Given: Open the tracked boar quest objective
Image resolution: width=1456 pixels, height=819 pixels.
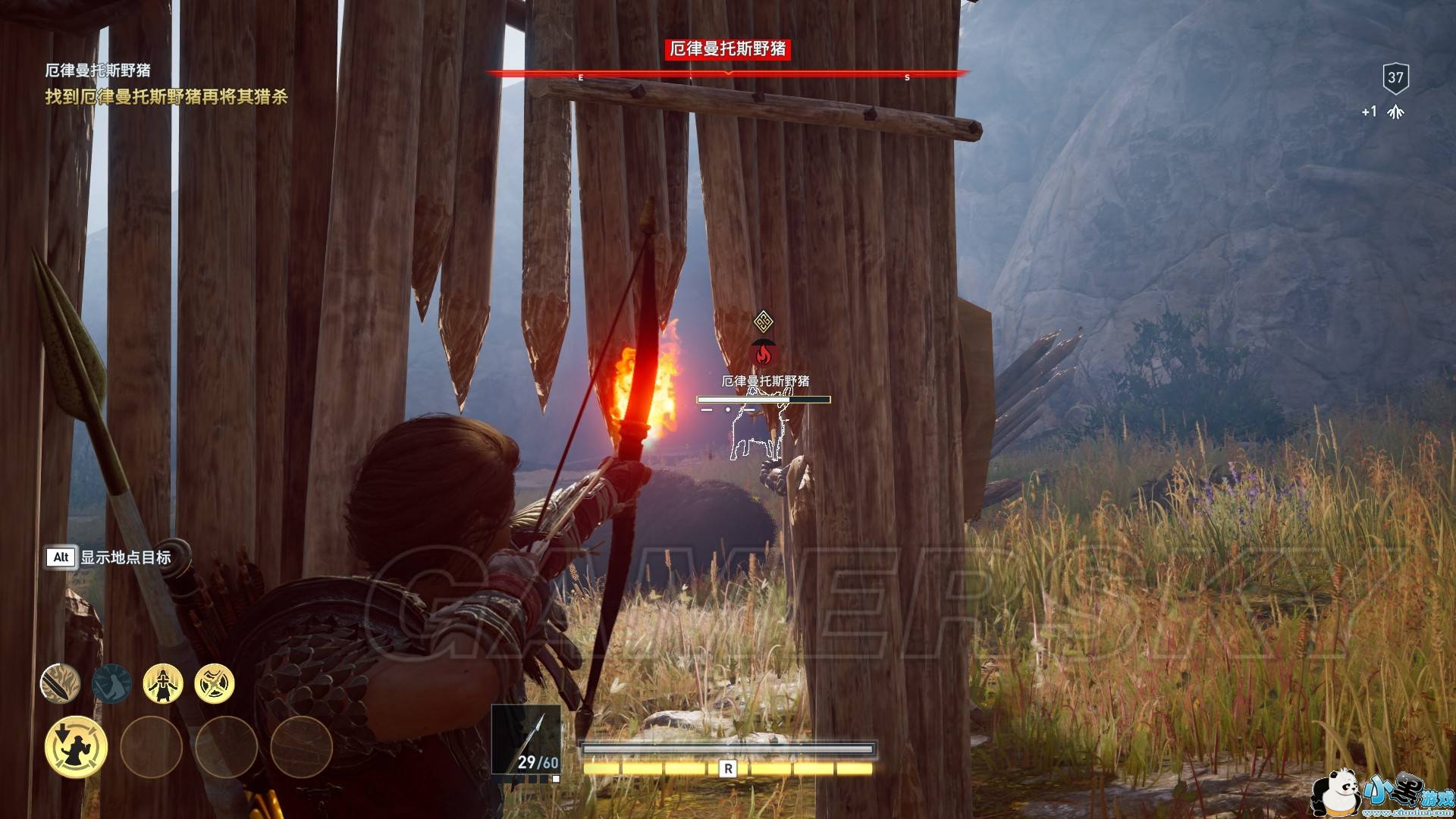Looking at the screenshot, I should point(166,97).
